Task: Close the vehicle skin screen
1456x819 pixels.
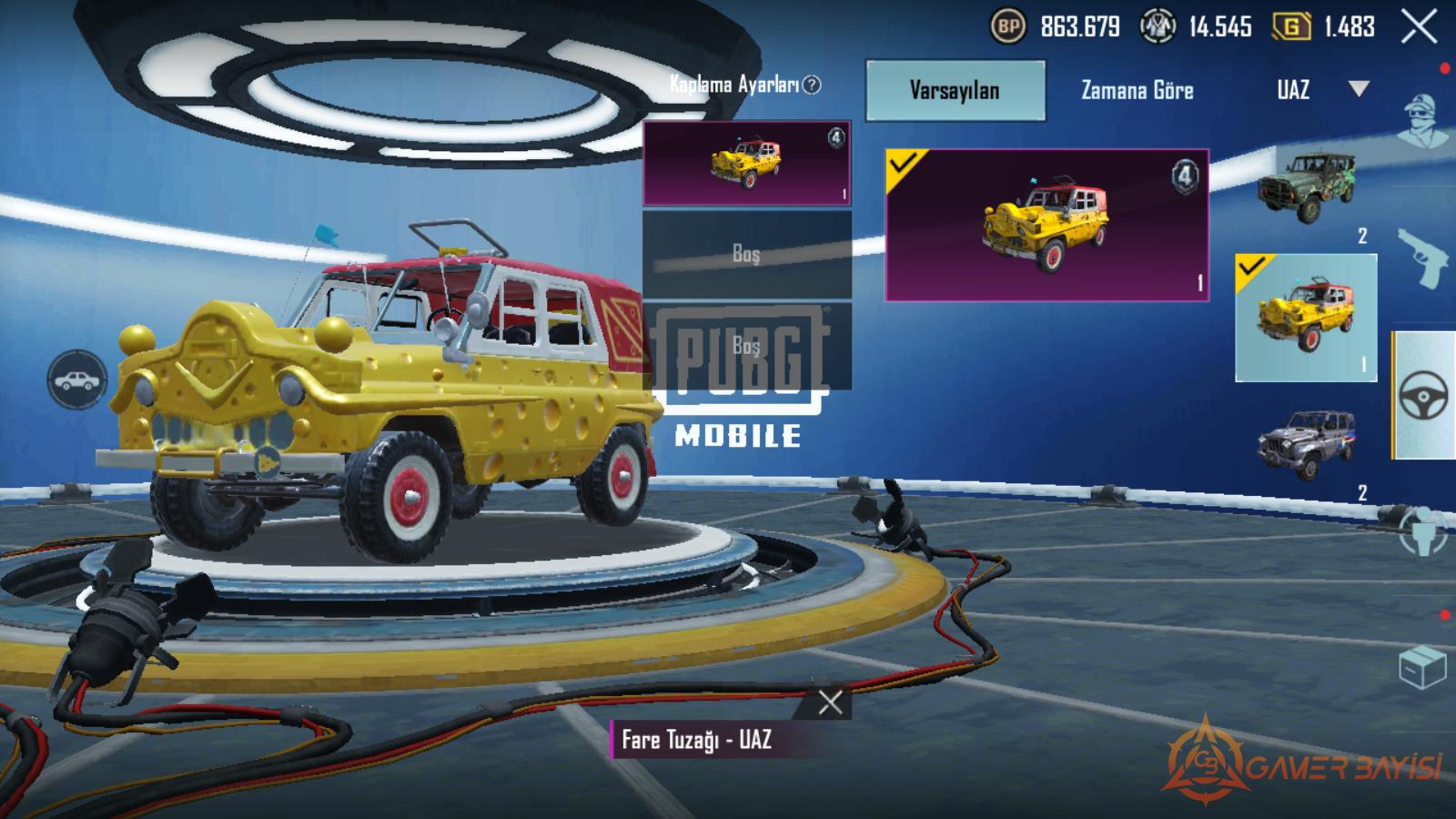Action: point(1418,28)
